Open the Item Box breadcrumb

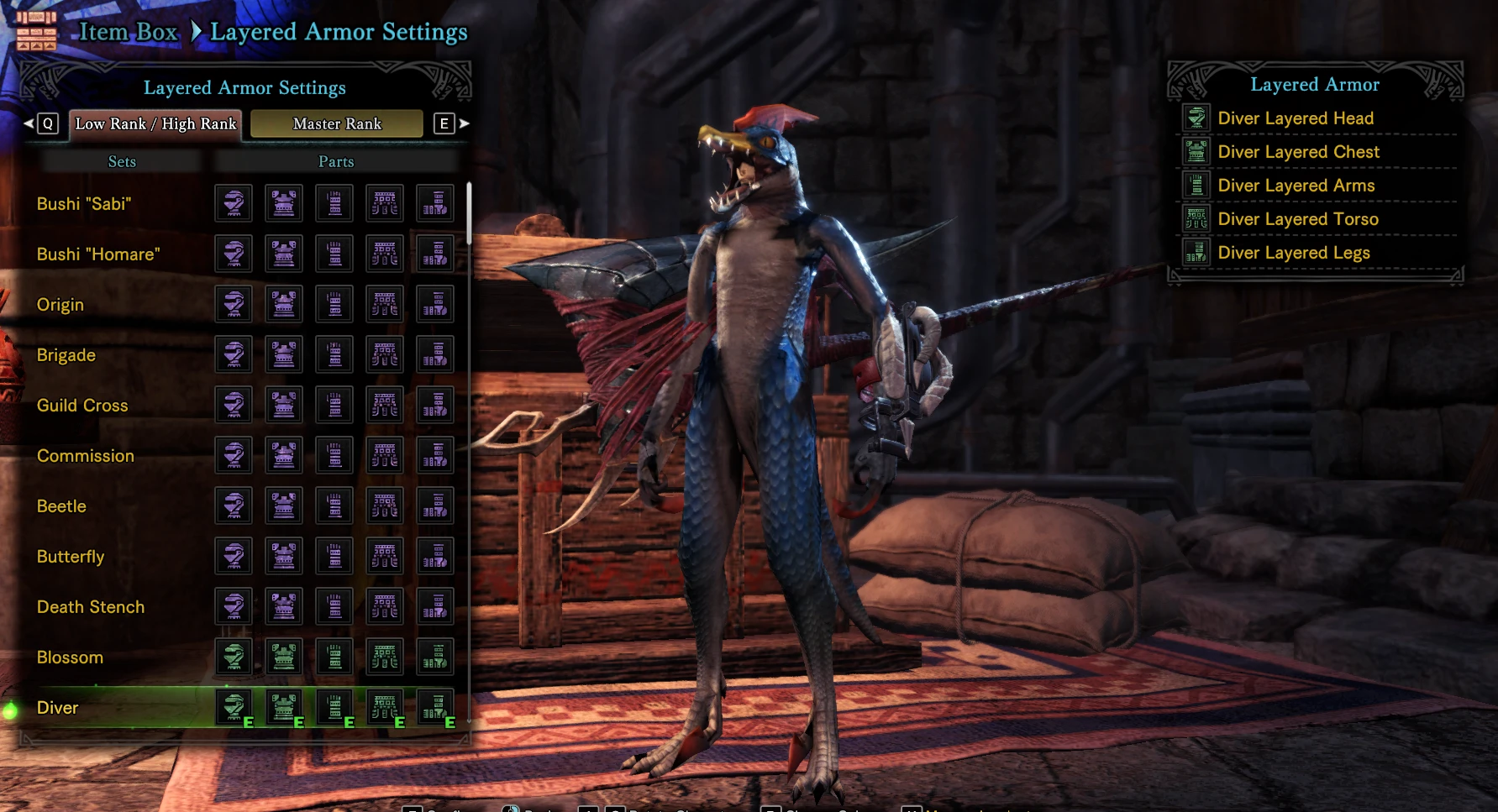point(128,32)
